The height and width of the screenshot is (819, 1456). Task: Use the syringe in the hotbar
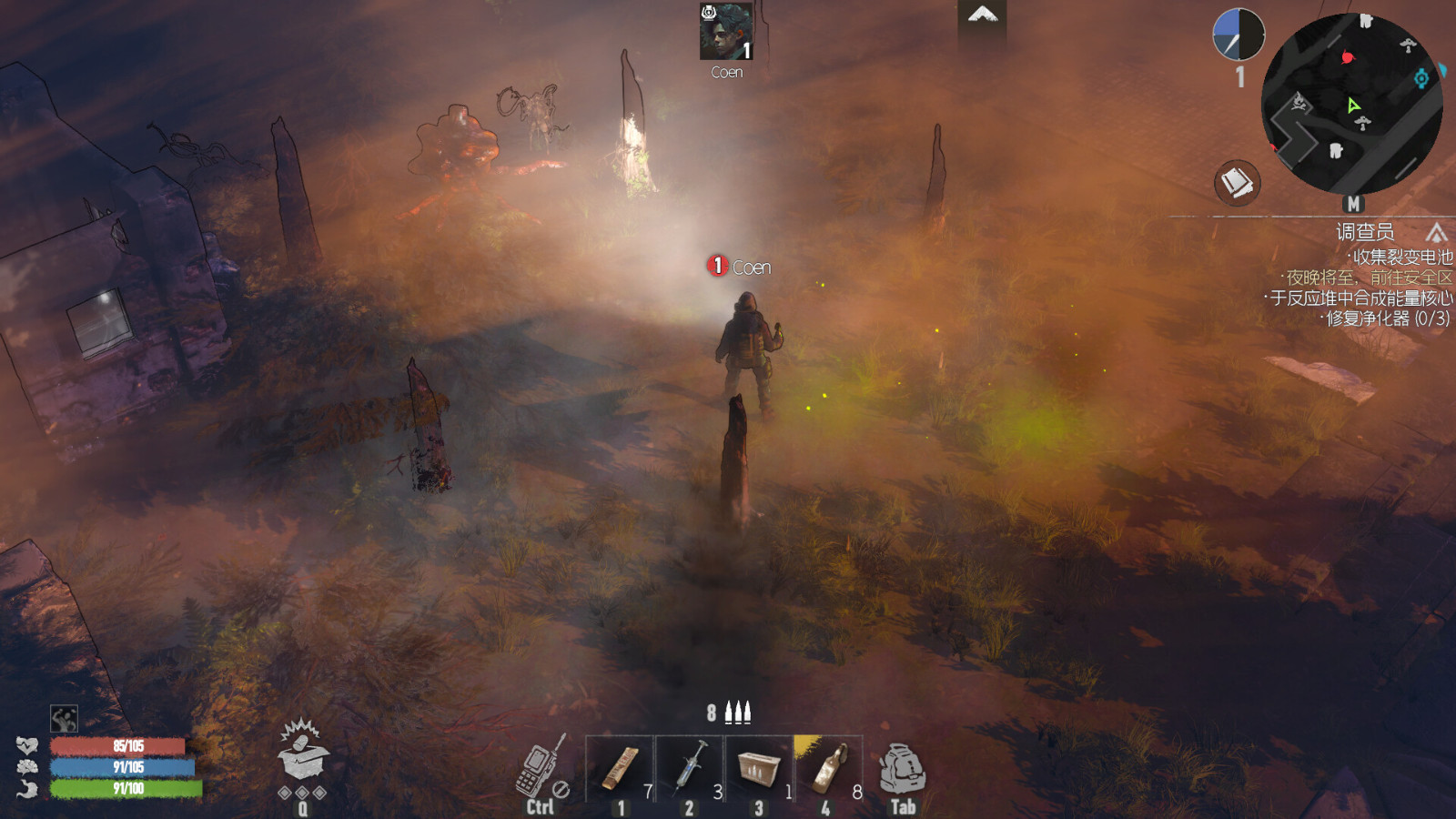[x=690, y=769]
